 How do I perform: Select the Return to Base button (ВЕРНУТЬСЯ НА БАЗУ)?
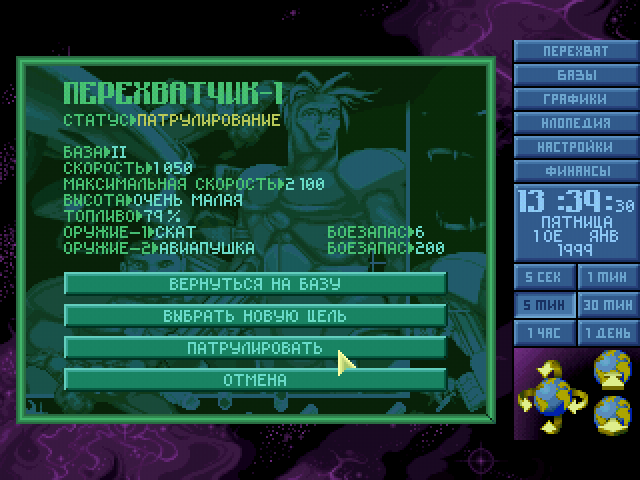[x=255, y=283]
